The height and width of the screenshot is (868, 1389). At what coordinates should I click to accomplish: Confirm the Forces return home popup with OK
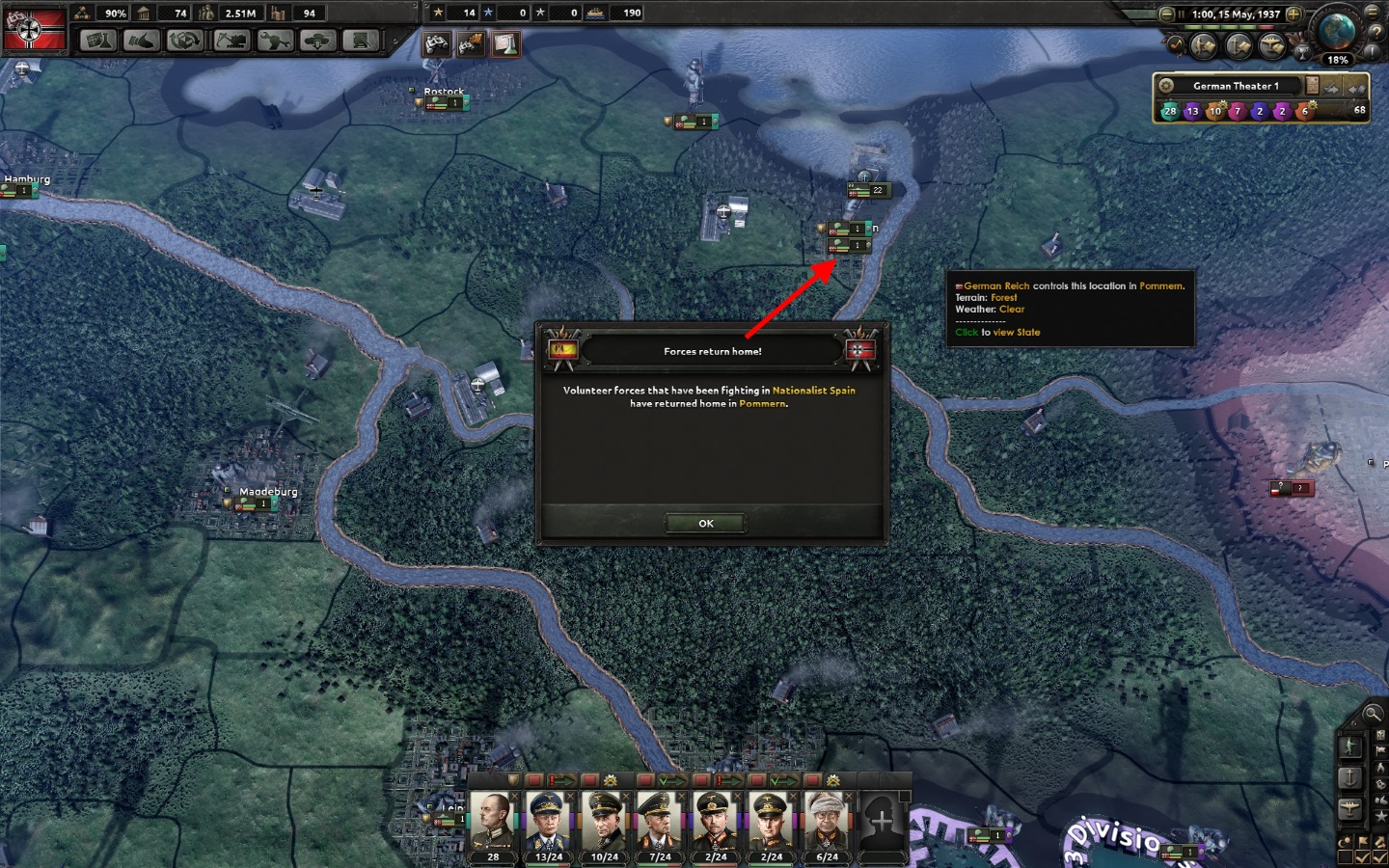pyautogui.click(x=705, y=523)
